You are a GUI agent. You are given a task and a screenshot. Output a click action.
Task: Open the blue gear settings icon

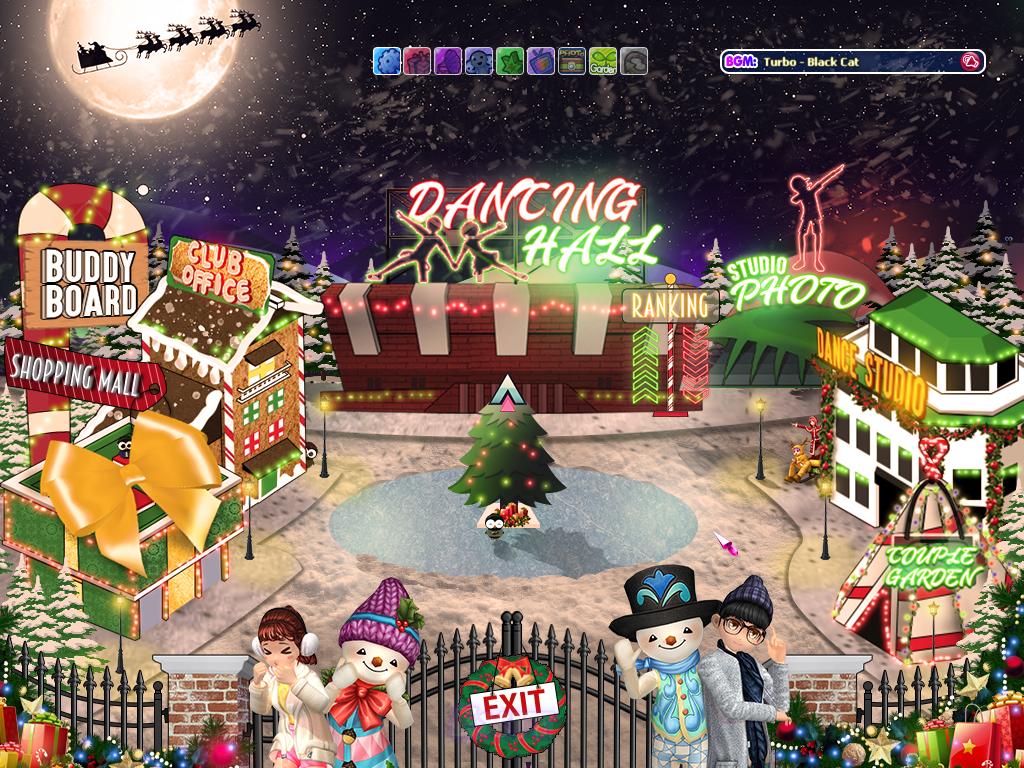[386, 61]
